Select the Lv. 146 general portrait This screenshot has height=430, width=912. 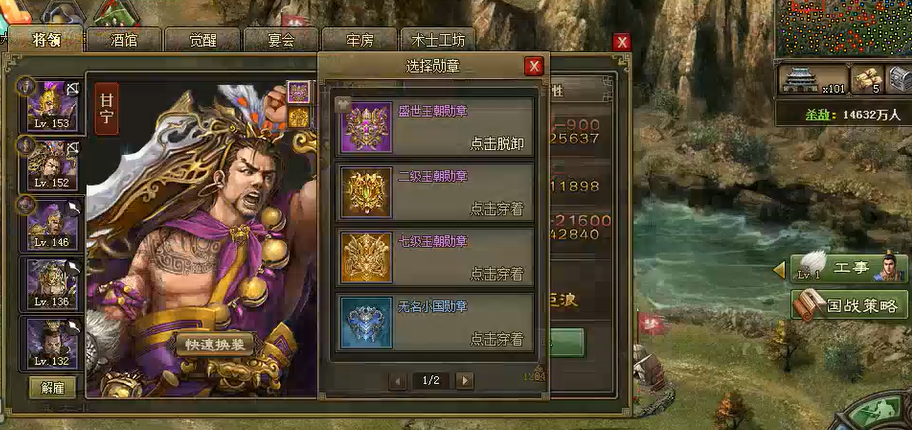[x=52, y=225]
